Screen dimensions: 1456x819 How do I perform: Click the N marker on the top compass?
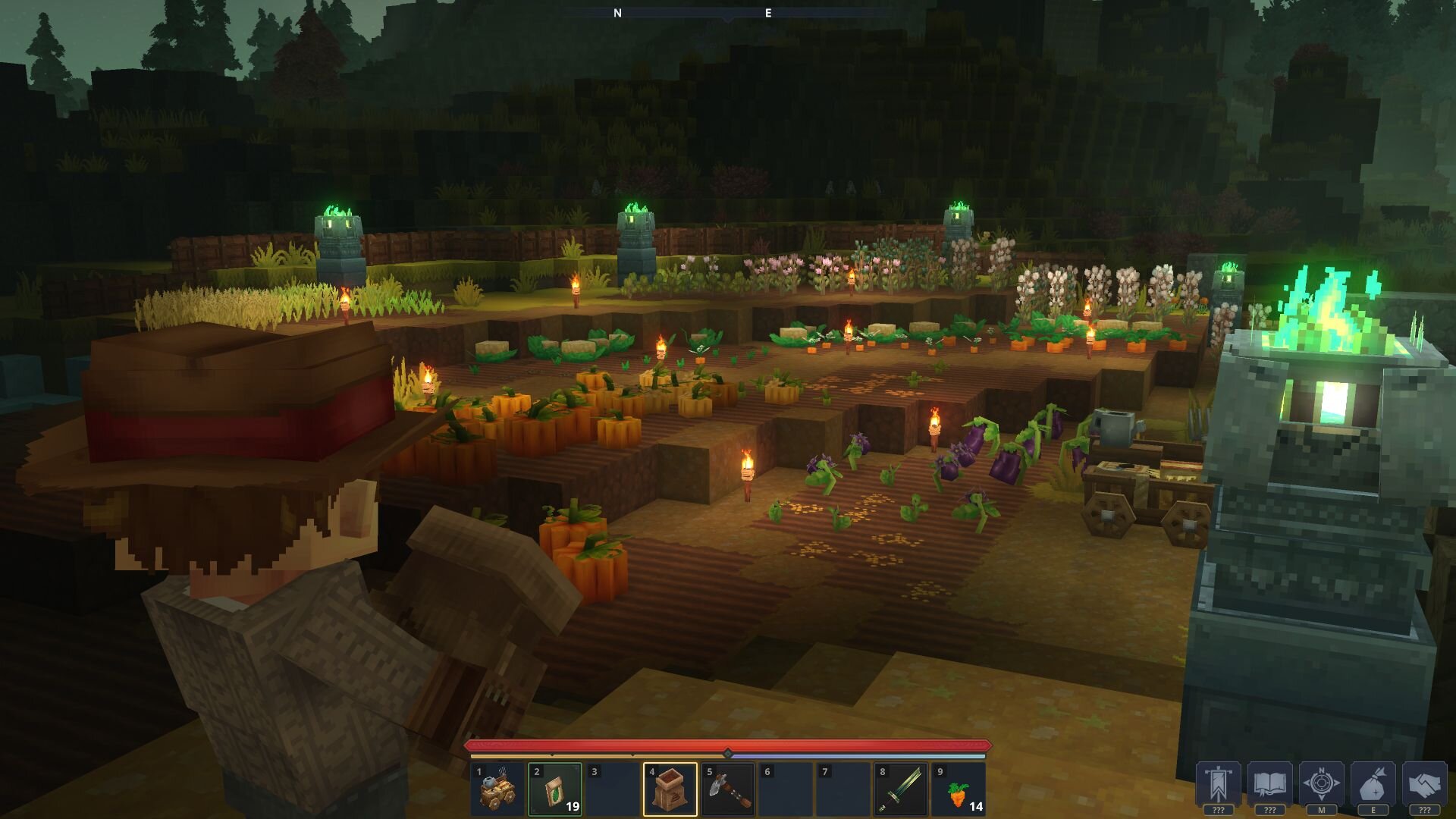618,13
